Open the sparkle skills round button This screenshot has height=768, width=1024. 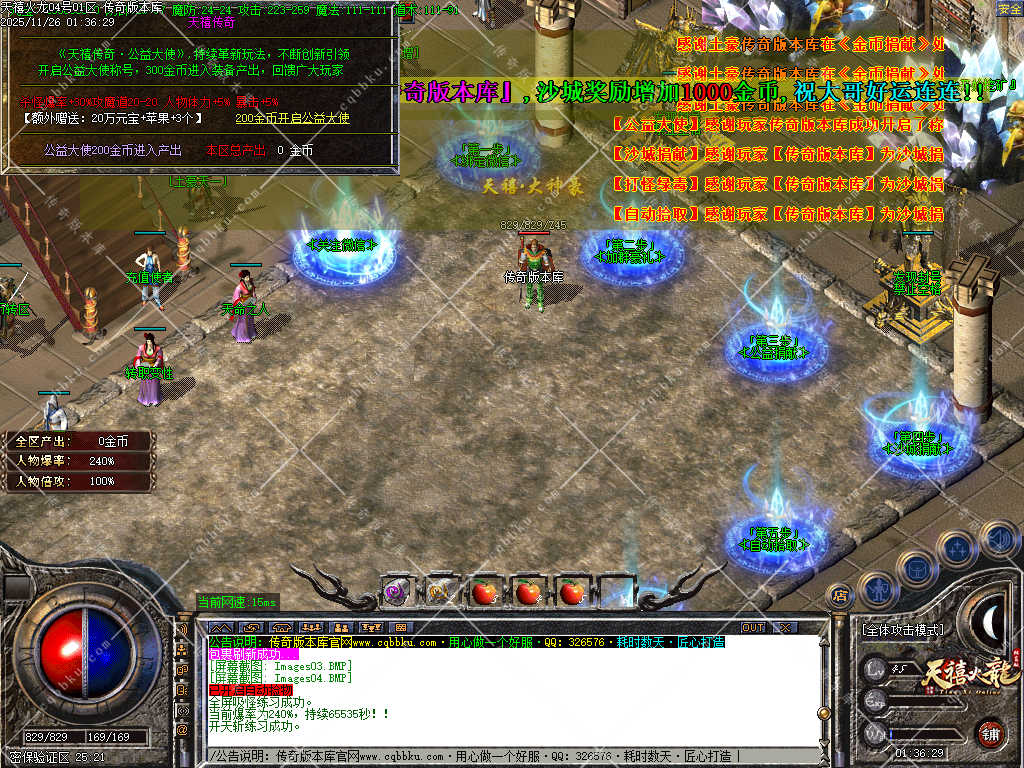(957, 548)
